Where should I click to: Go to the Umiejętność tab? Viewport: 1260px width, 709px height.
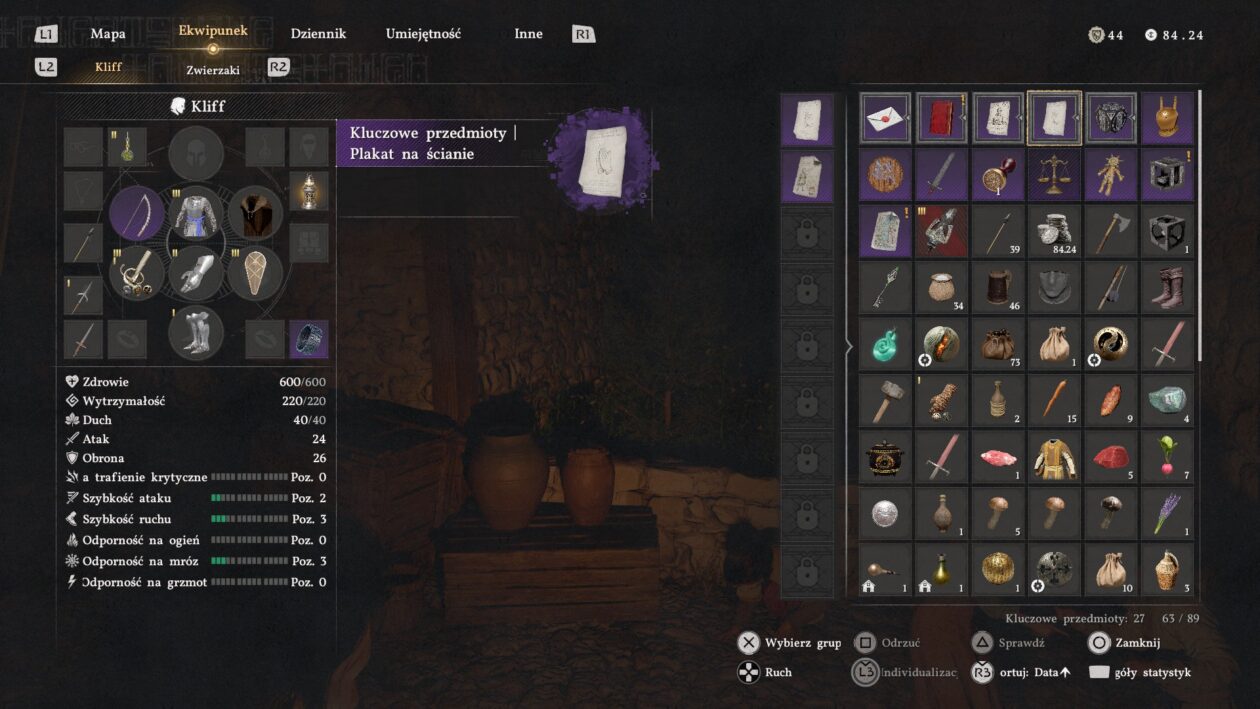(x=423, y=34)
